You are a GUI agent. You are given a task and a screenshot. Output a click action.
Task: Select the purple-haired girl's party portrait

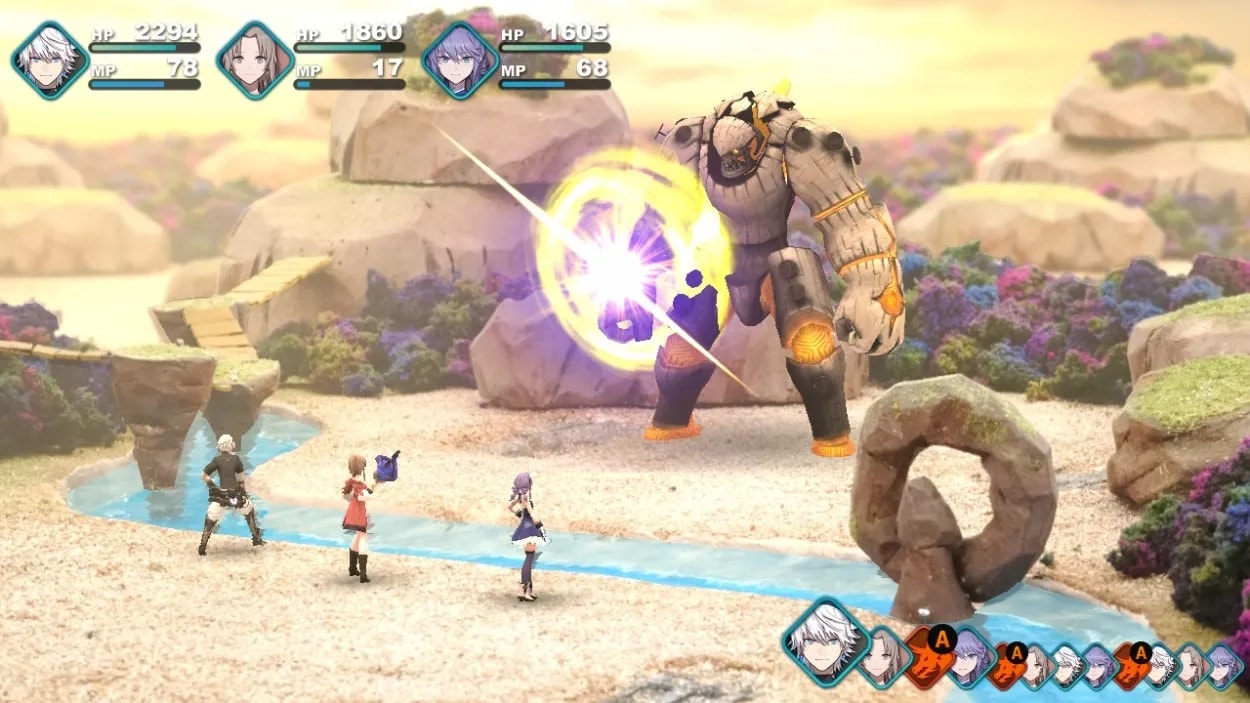point(460,60)
